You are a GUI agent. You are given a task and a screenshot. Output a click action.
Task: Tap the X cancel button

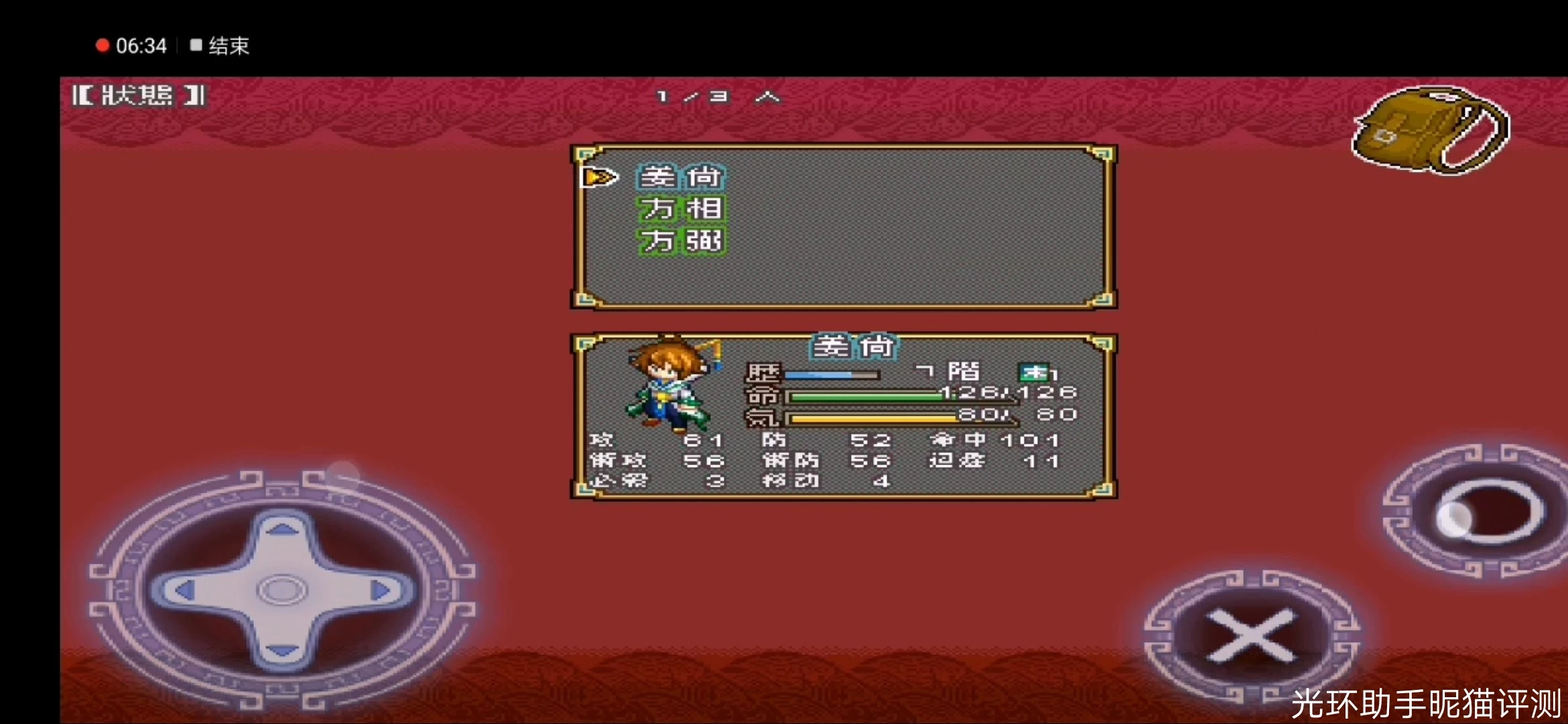[x=1250, y=635]
